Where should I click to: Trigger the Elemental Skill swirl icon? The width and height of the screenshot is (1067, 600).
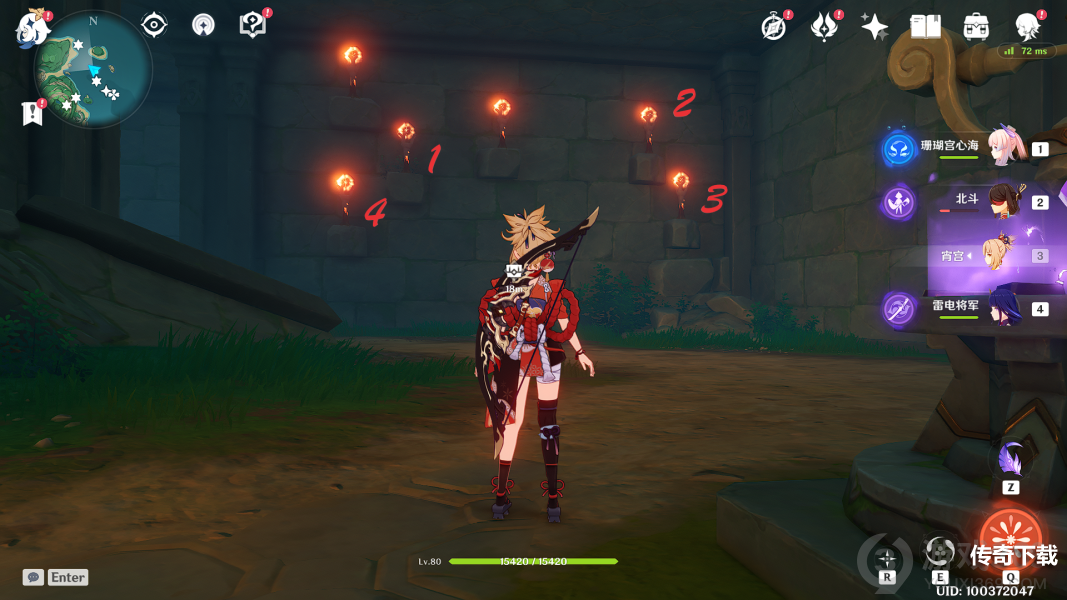(938, 551)
